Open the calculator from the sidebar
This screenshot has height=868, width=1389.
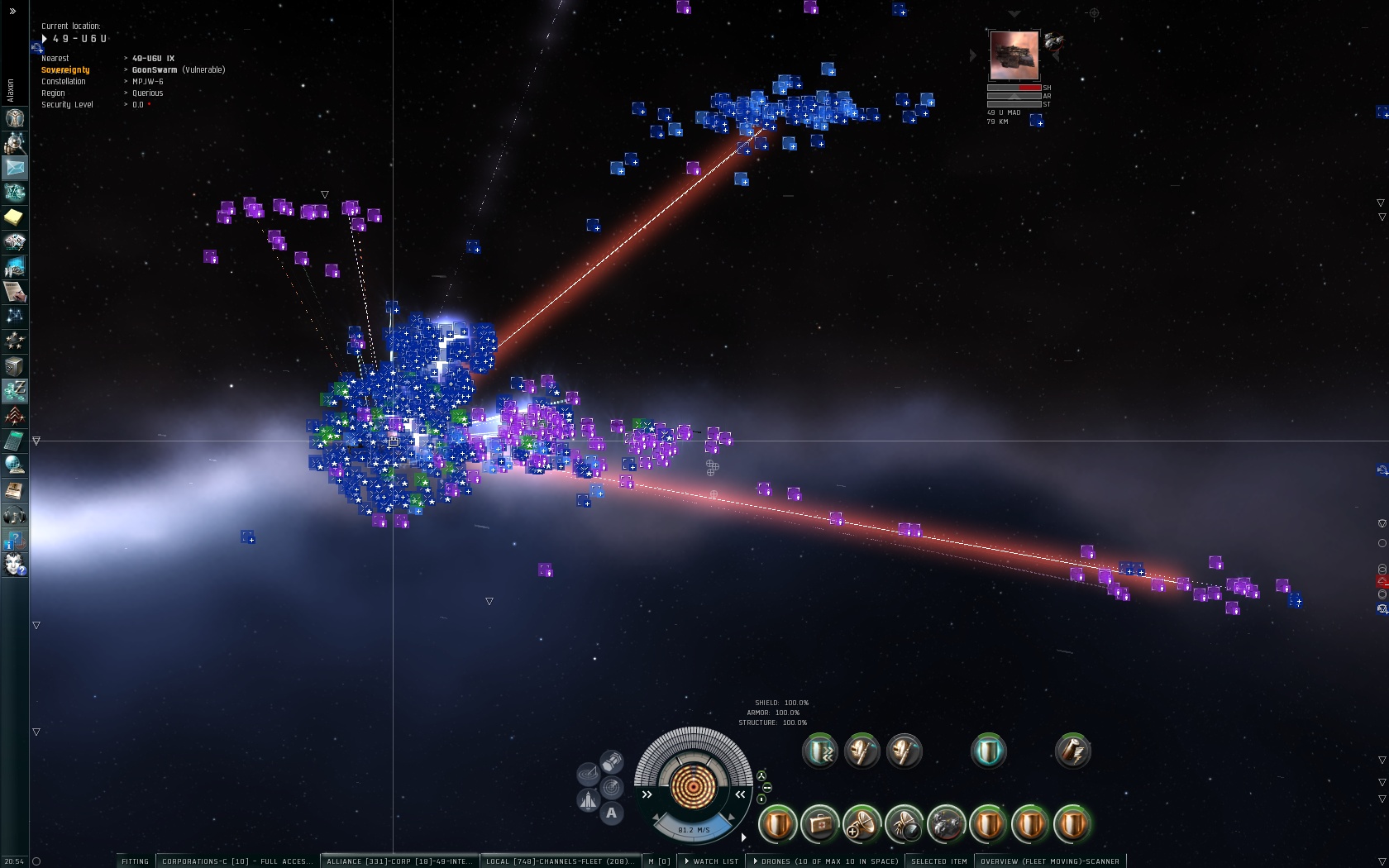pyautogui.click(x=15, y=441)
